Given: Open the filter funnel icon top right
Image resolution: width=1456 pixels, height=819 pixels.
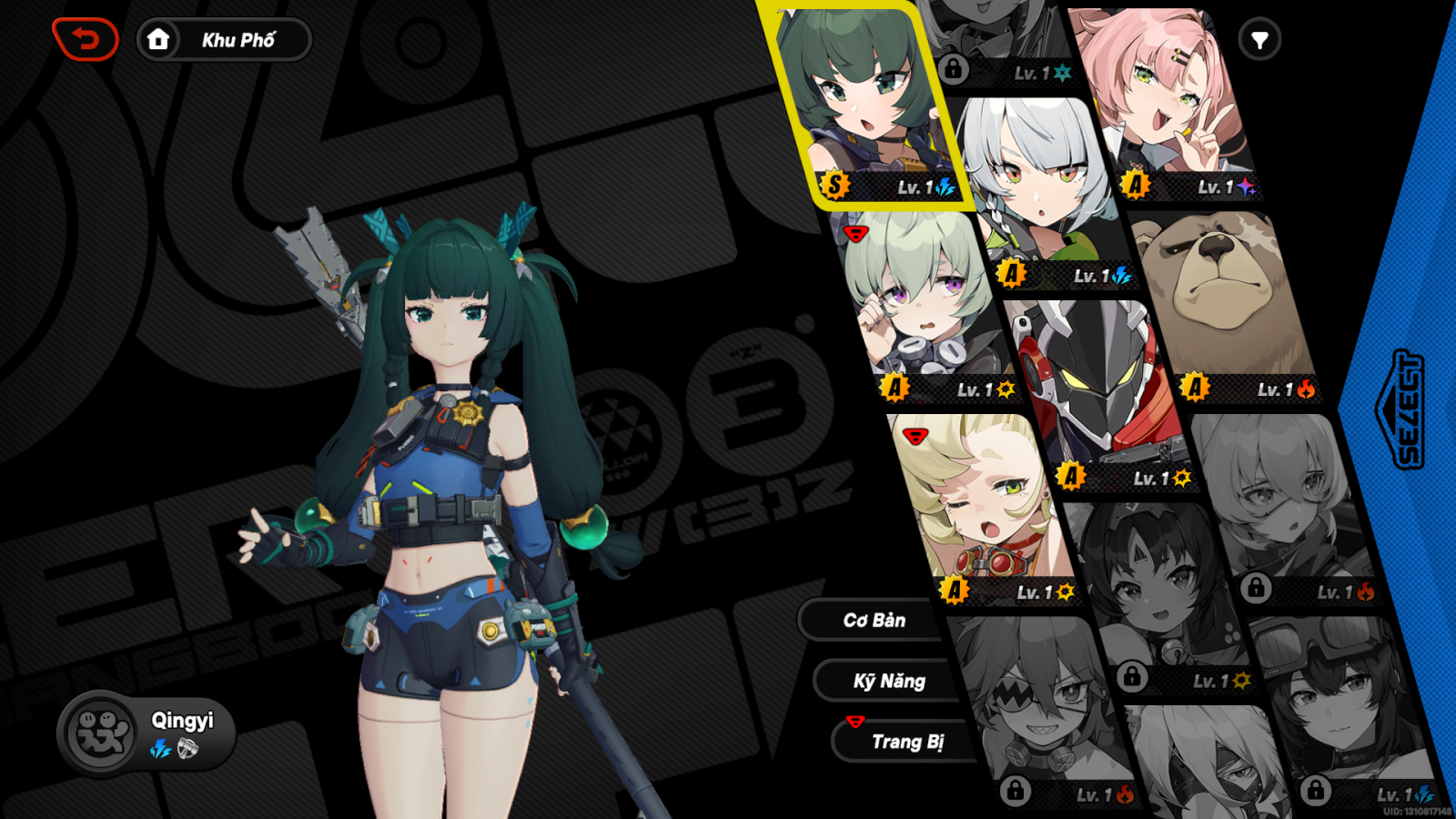Looking at the screenshot, I should [1259, 39].
